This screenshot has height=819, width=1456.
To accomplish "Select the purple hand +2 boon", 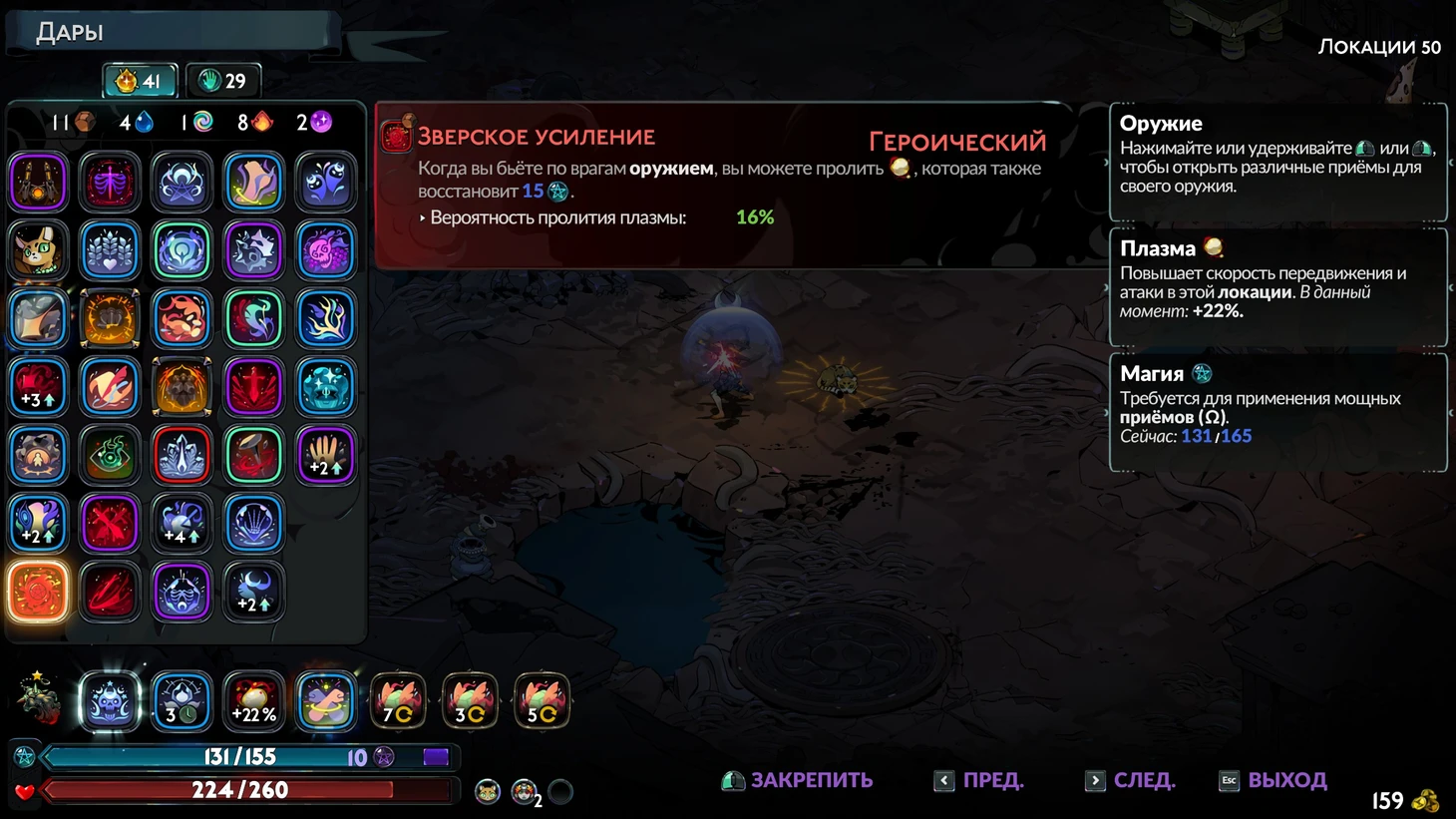I will 326,455.
